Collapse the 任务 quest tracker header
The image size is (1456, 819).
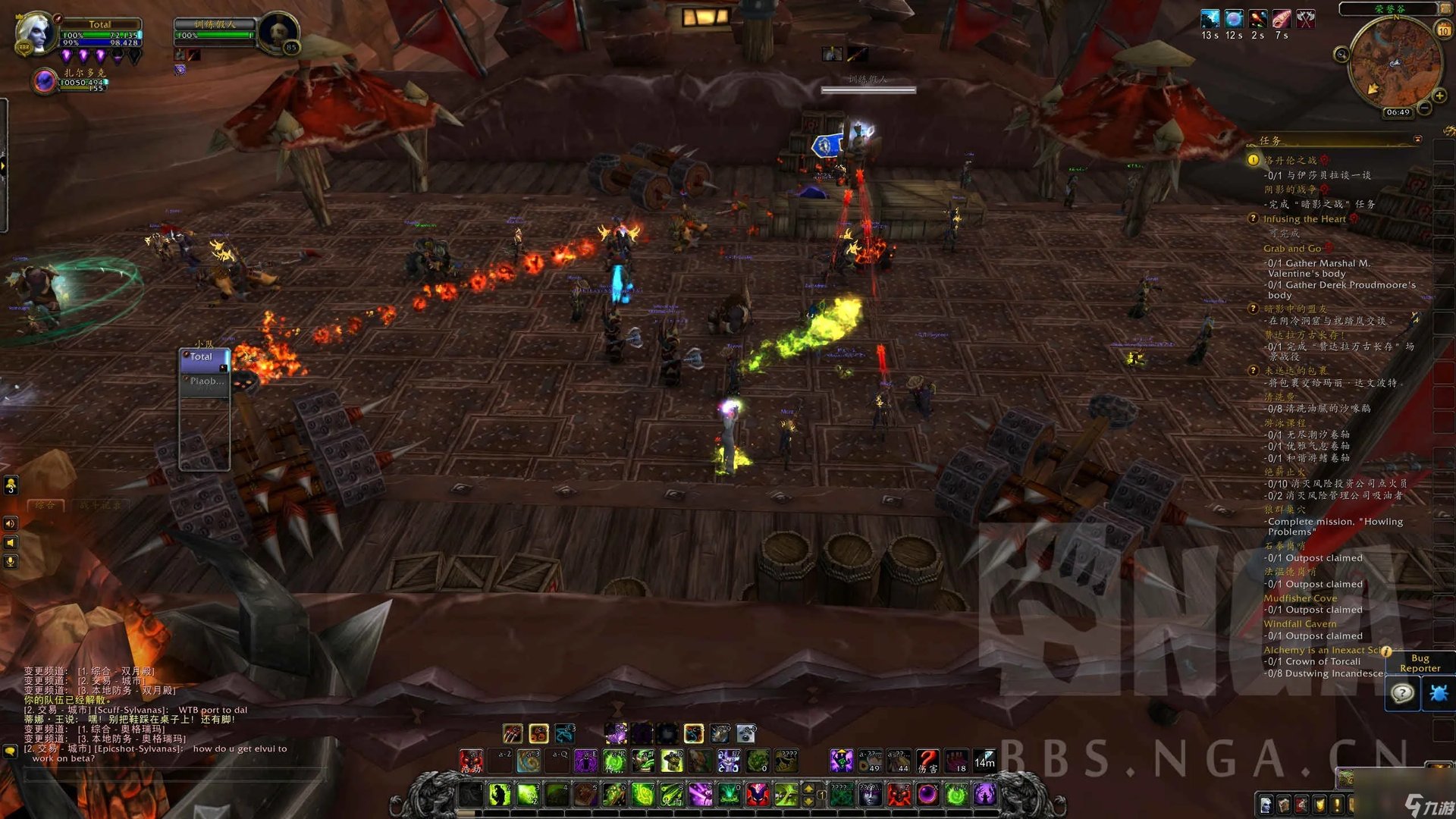tap(1417, 140)
